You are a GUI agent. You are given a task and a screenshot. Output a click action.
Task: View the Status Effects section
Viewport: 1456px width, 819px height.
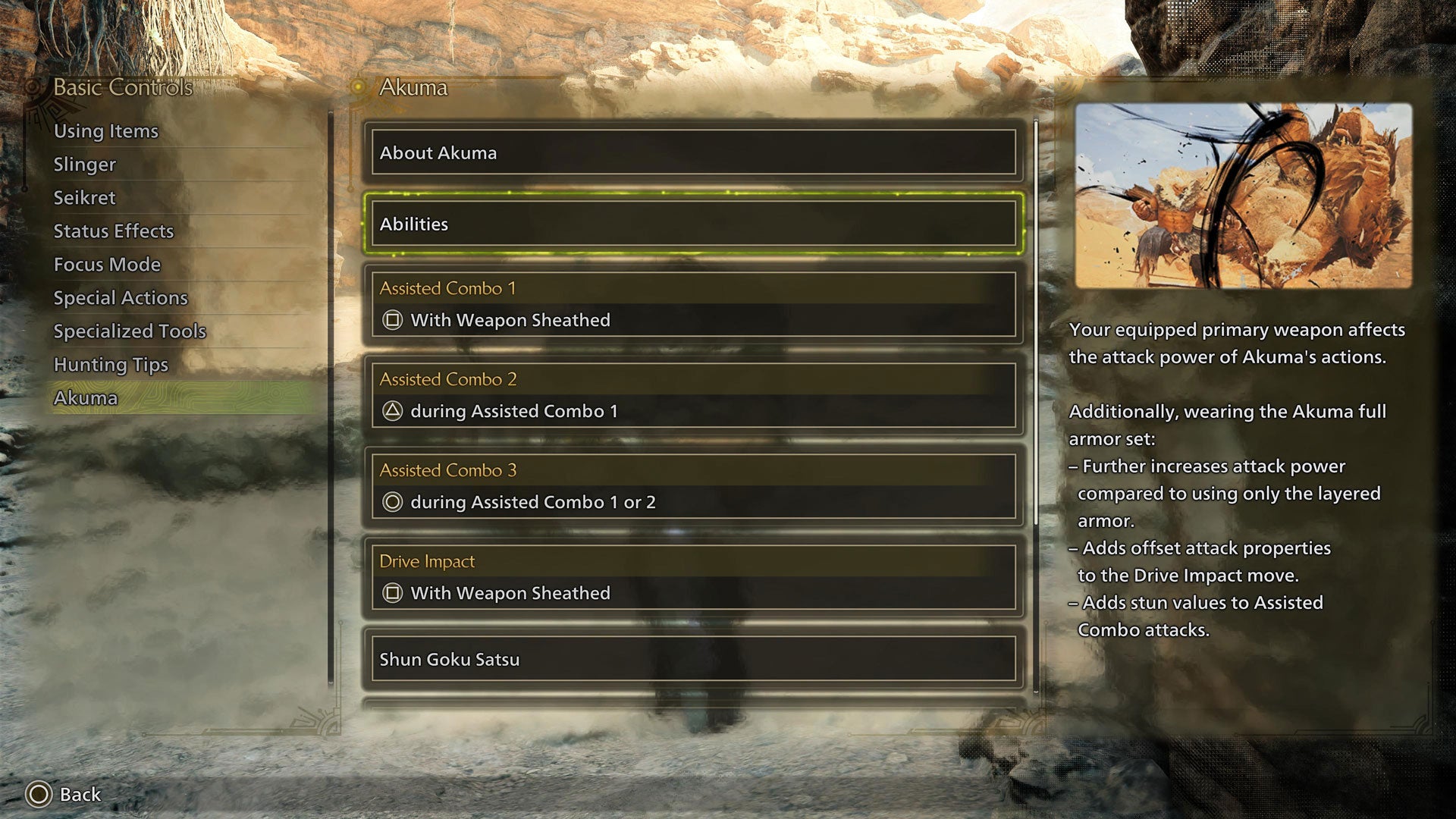[113, 231]
